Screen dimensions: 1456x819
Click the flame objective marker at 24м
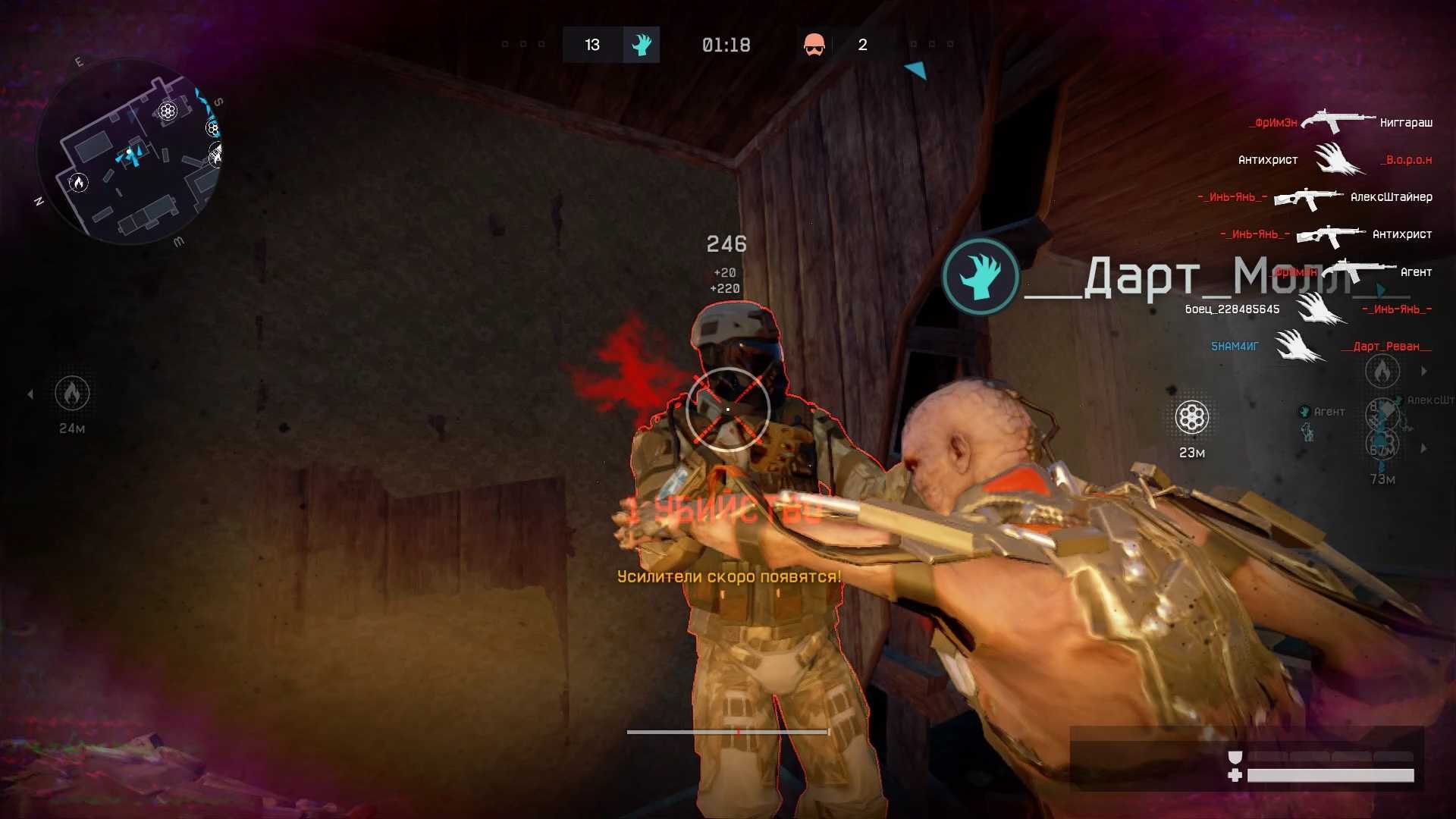(72, 393)
